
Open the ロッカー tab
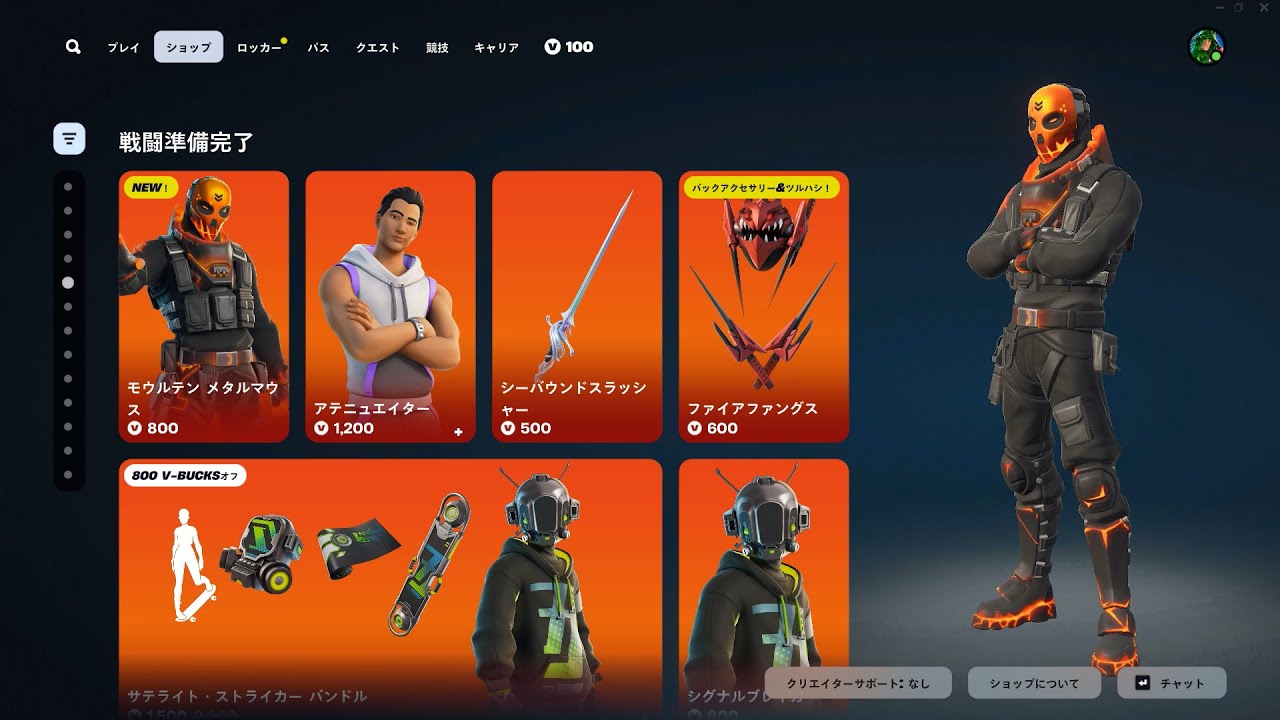tap(259, 47)
